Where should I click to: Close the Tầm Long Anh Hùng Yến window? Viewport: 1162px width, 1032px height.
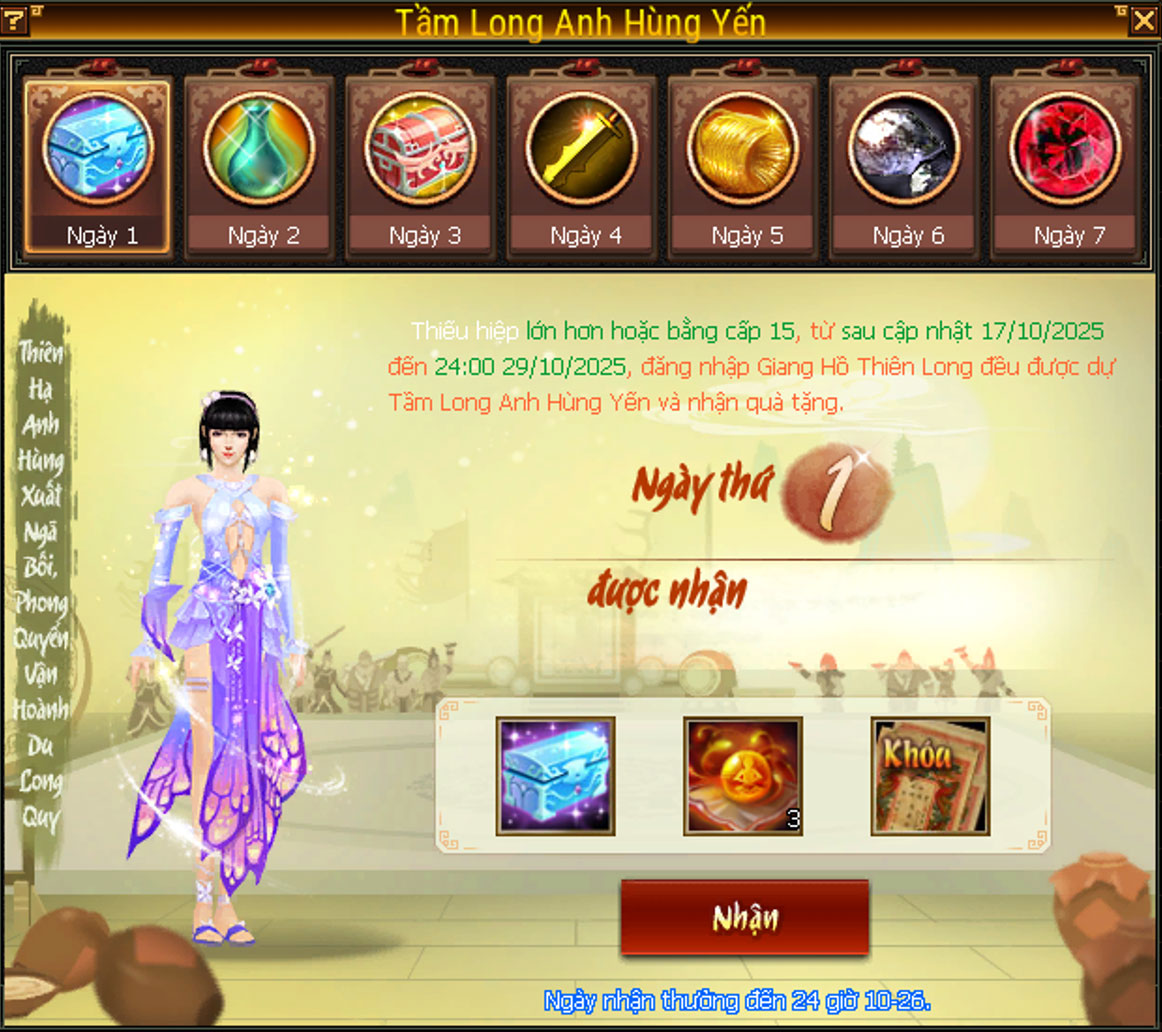point(1143,19)
